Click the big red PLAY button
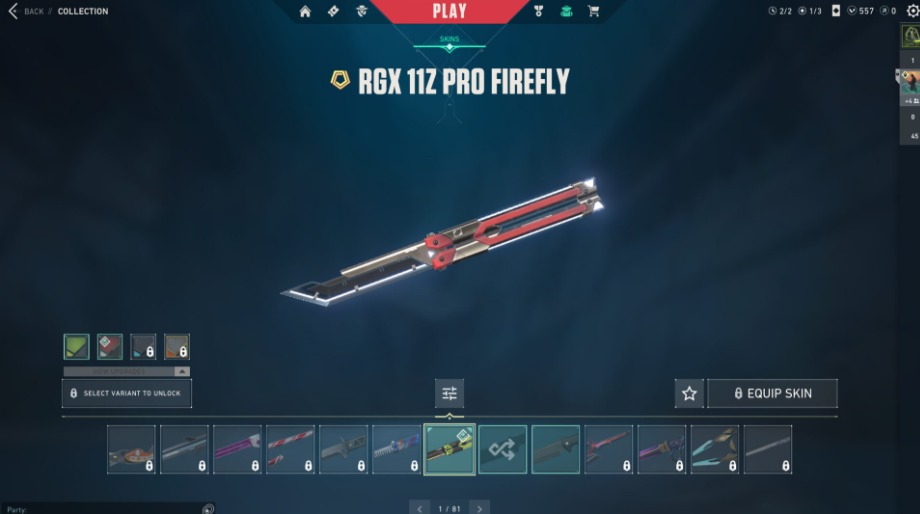The image size is (920, 514). (x=449, y=12)
